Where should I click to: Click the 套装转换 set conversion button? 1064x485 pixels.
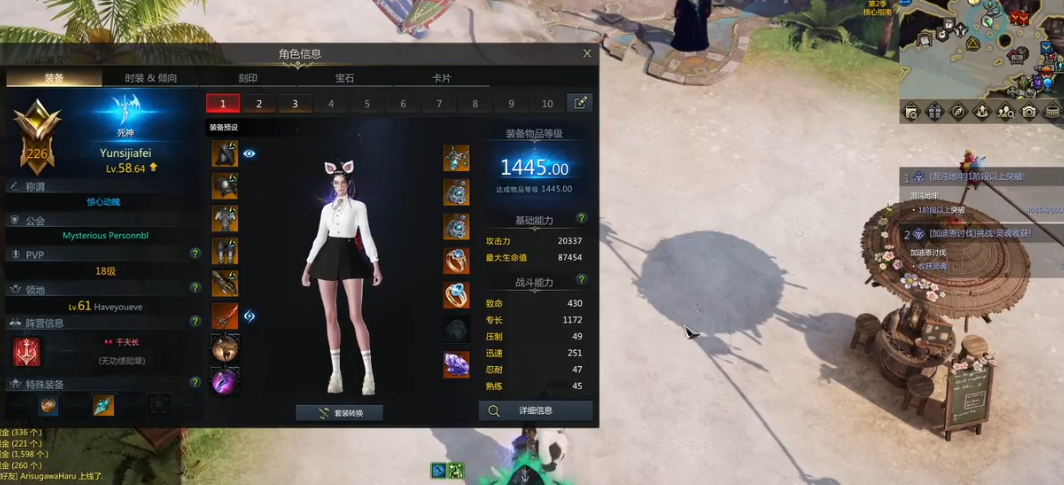click(x=339, y=412)
